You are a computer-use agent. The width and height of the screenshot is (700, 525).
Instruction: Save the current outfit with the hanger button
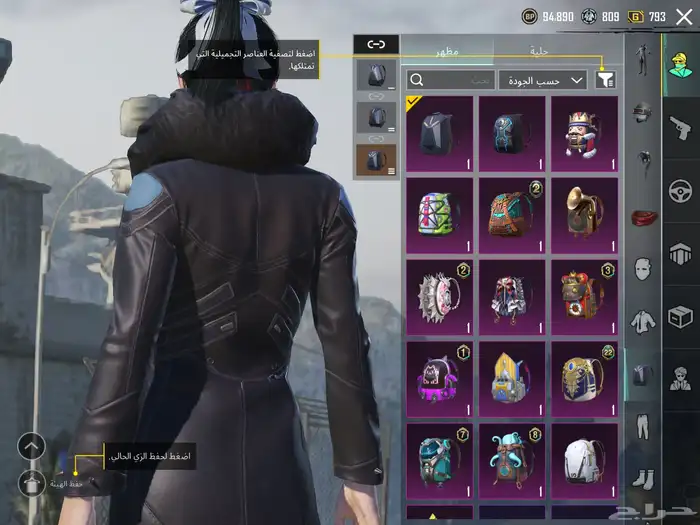click(x=31, y=483)
